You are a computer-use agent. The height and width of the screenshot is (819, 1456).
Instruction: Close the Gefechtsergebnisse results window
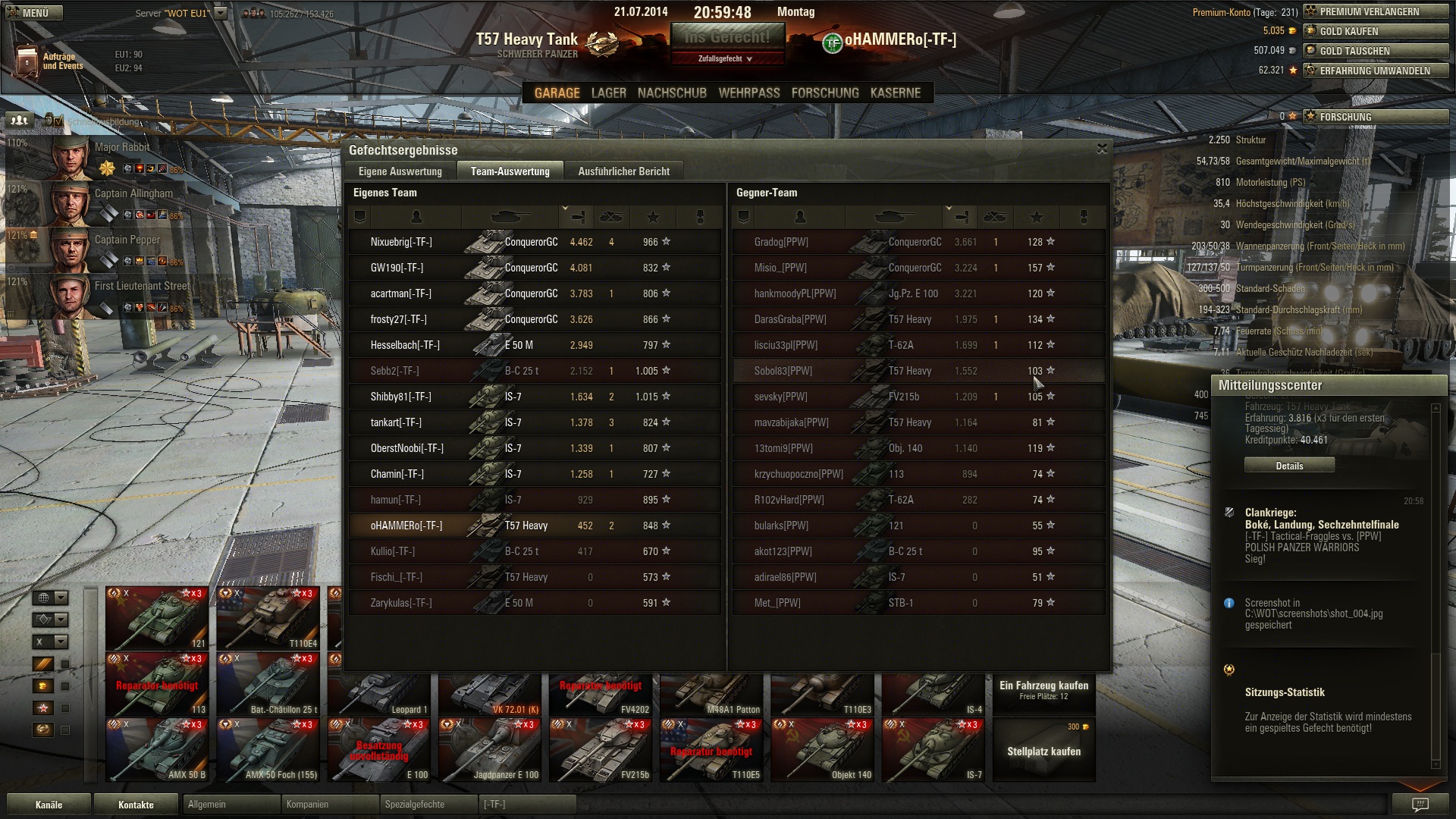[1102, 149]
